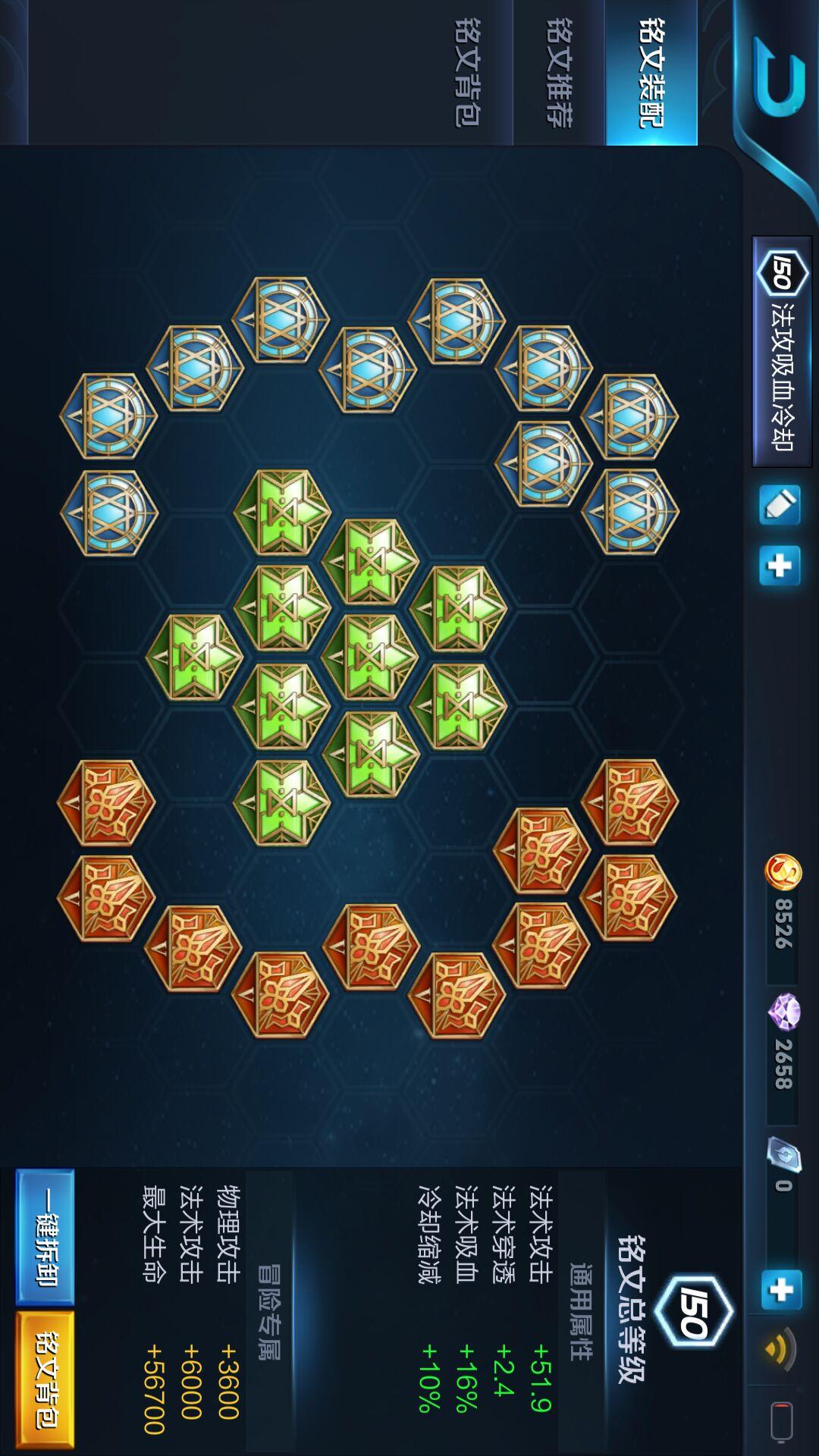Screen dimensions: 819x1456
Task: Add a new rune page with plus button
Action: click(x=780, y=566)
